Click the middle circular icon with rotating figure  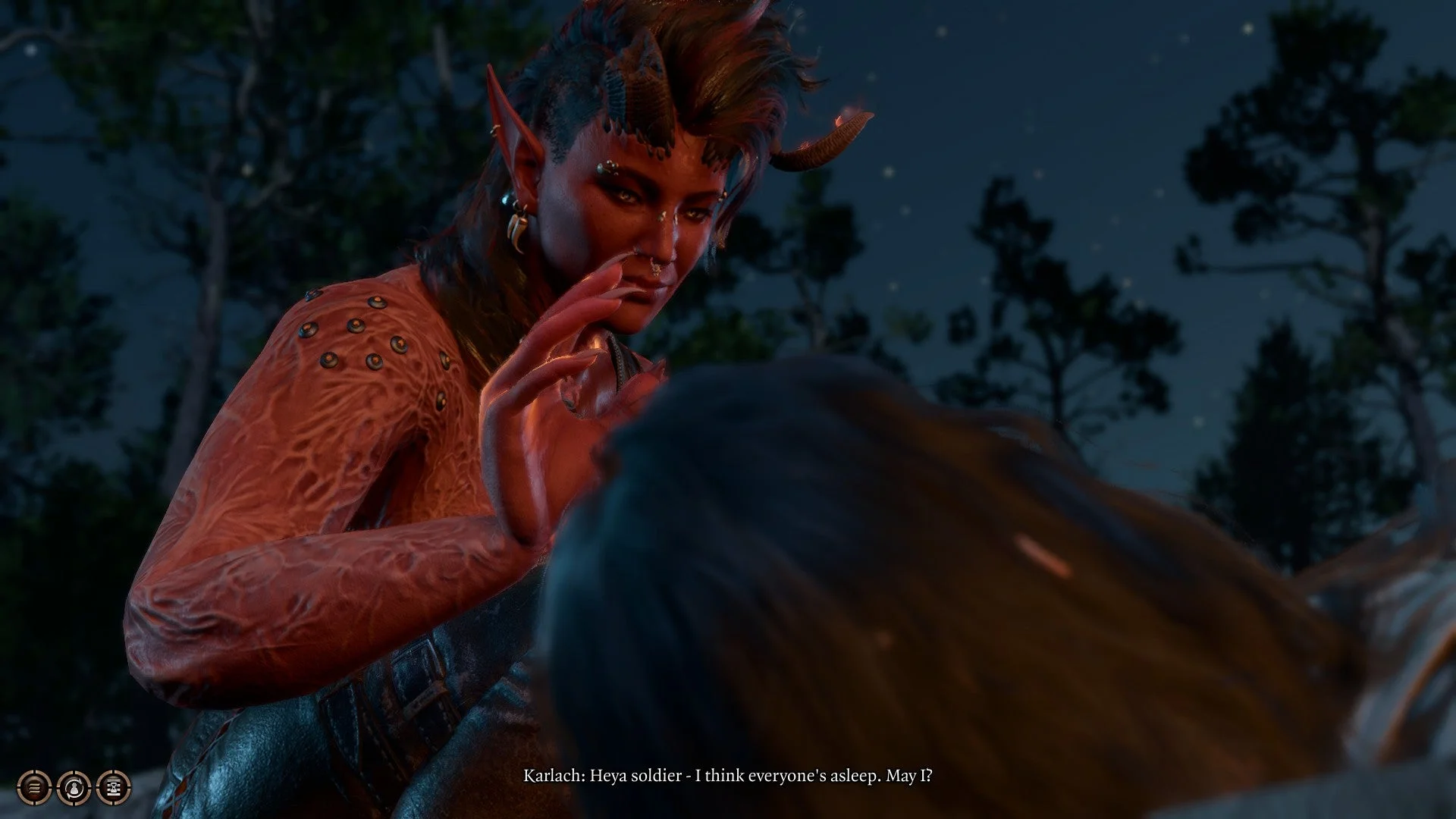point(75,789)
